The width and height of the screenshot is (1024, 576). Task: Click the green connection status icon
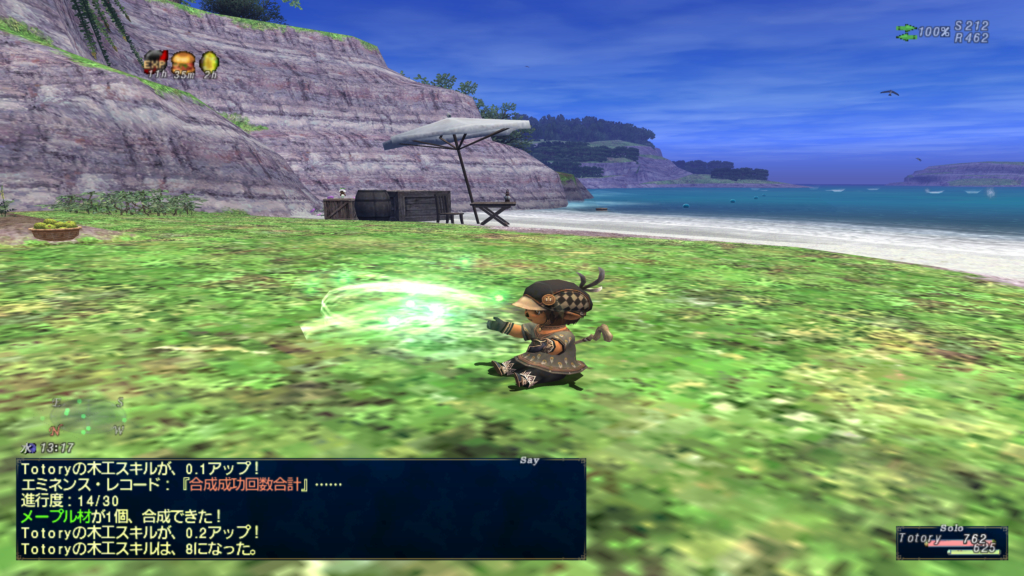pos(905,32)
